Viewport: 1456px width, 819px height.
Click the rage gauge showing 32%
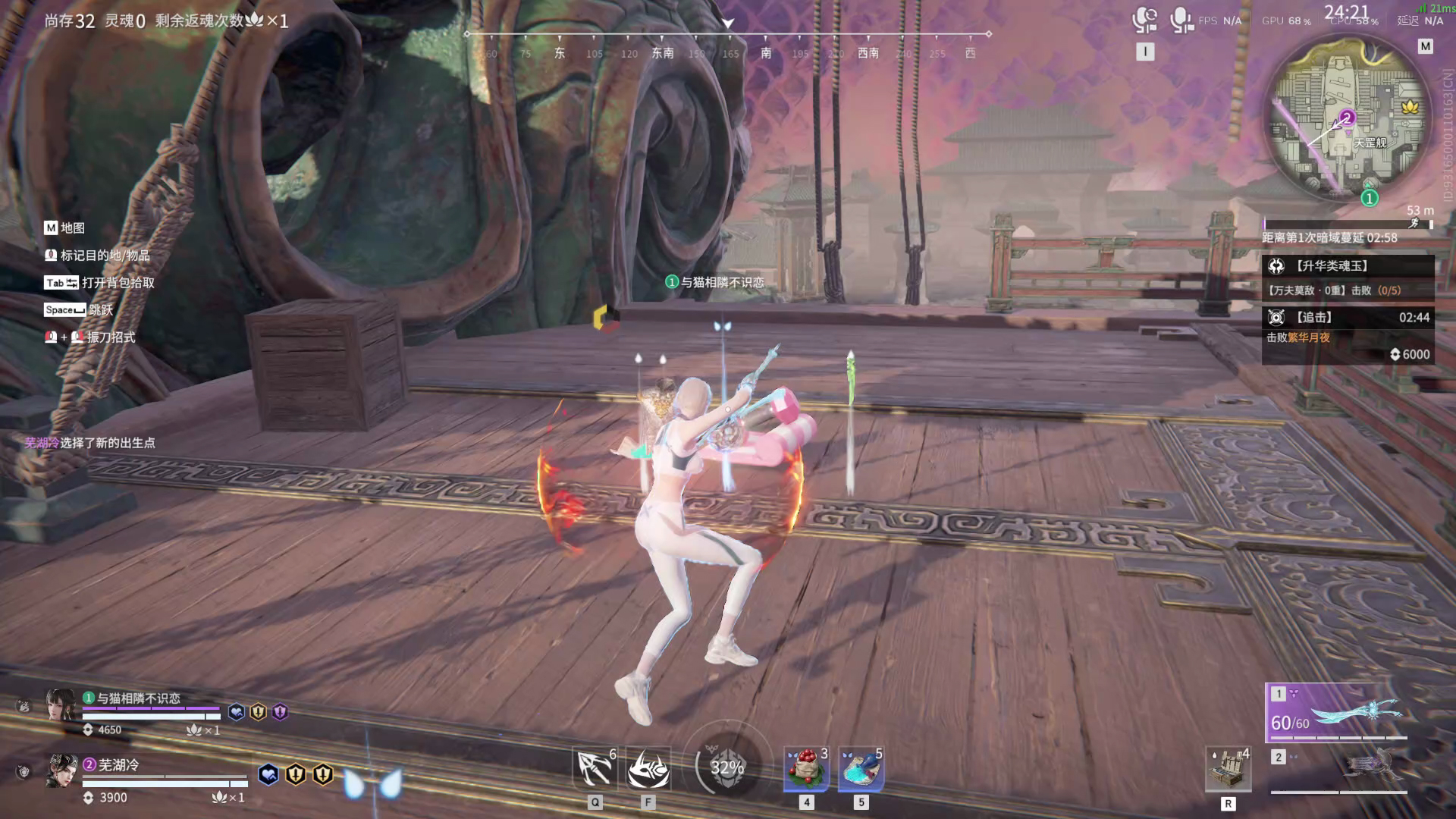pos(726,767)
